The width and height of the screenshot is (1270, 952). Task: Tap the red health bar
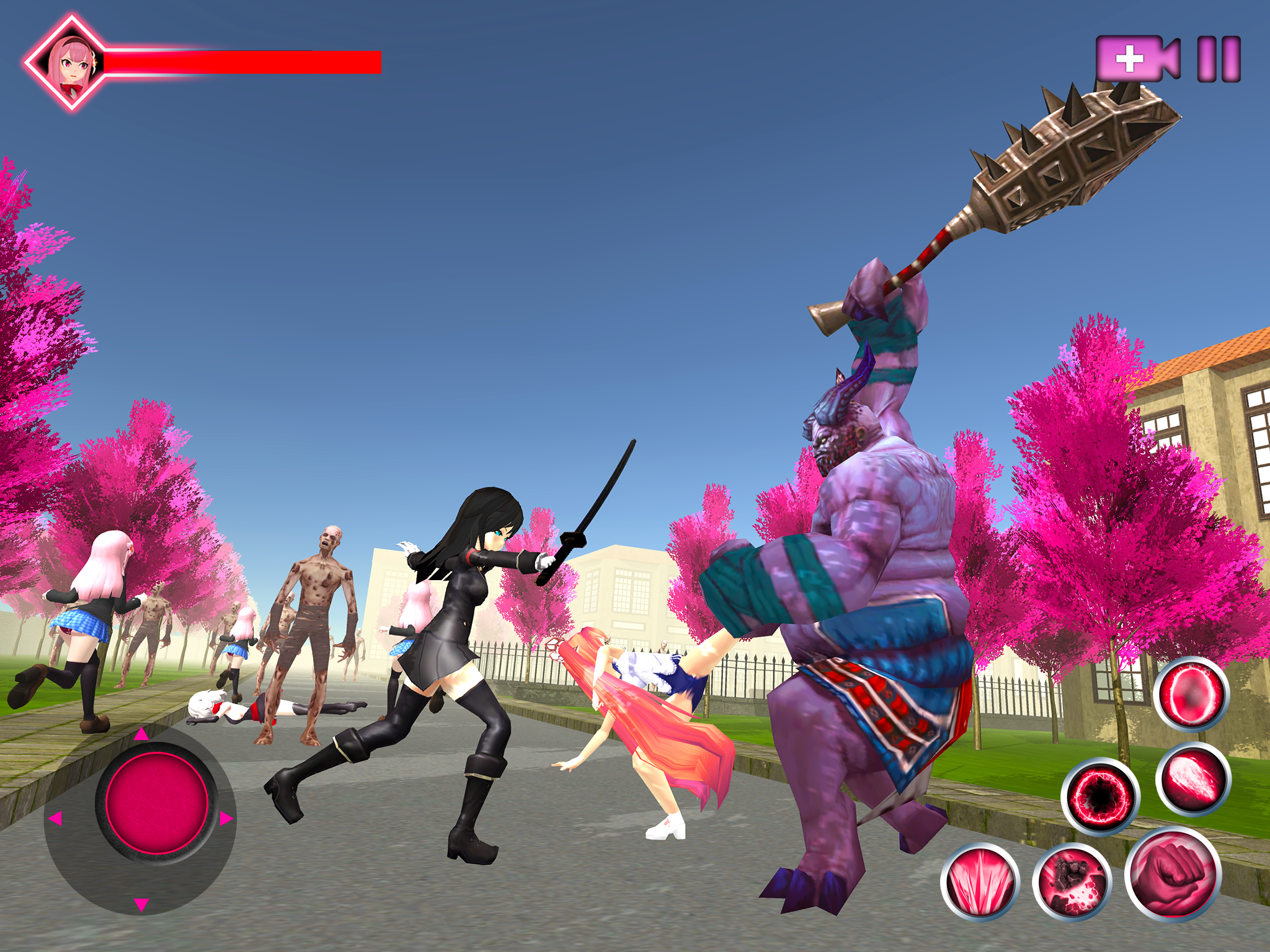[x=242, y=64]
